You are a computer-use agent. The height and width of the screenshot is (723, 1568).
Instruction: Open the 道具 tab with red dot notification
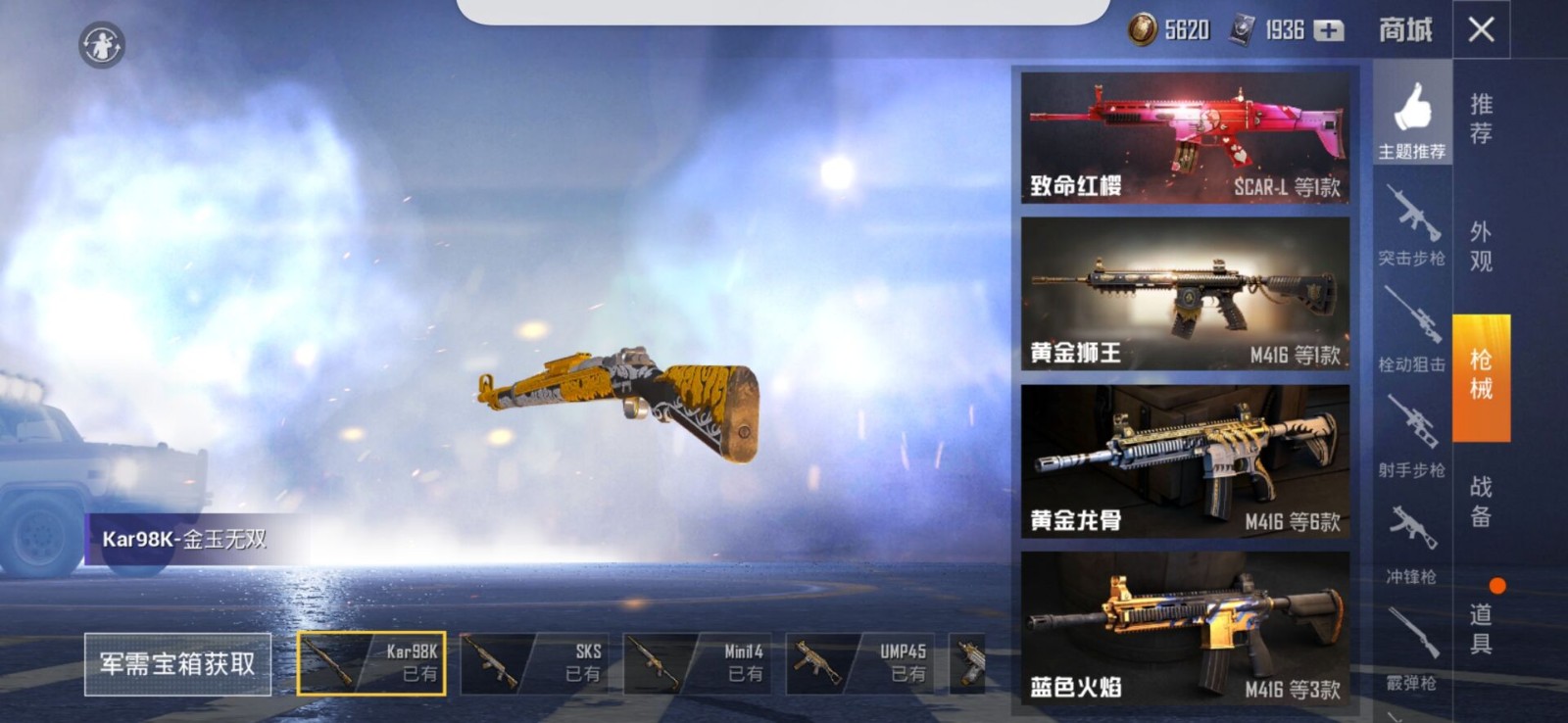[x=1480, y=627]
